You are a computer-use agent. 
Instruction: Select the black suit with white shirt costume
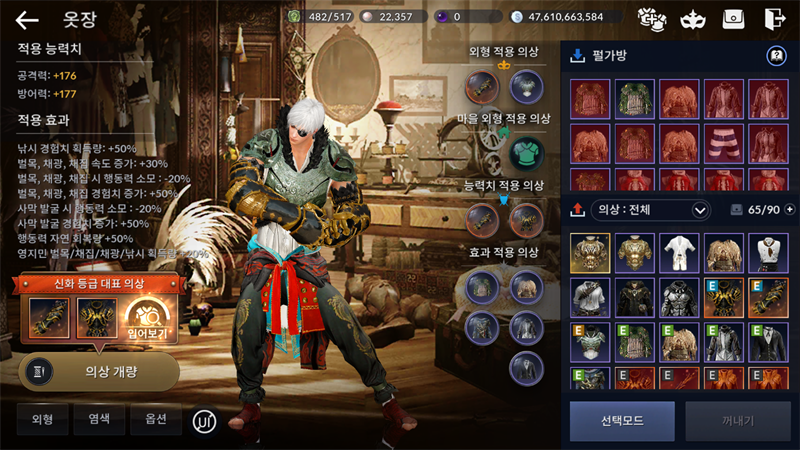(768, 342)
